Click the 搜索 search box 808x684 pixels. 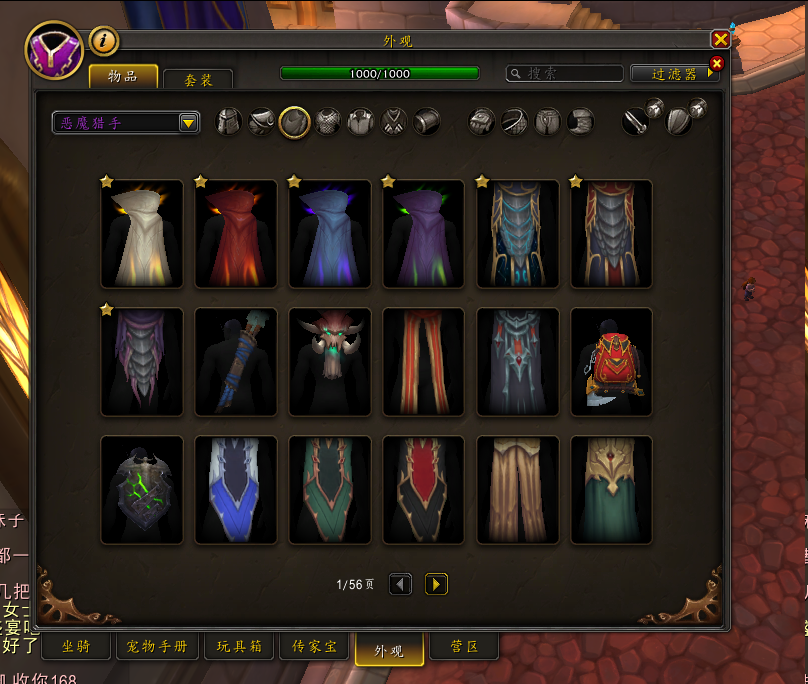[565, 74]
